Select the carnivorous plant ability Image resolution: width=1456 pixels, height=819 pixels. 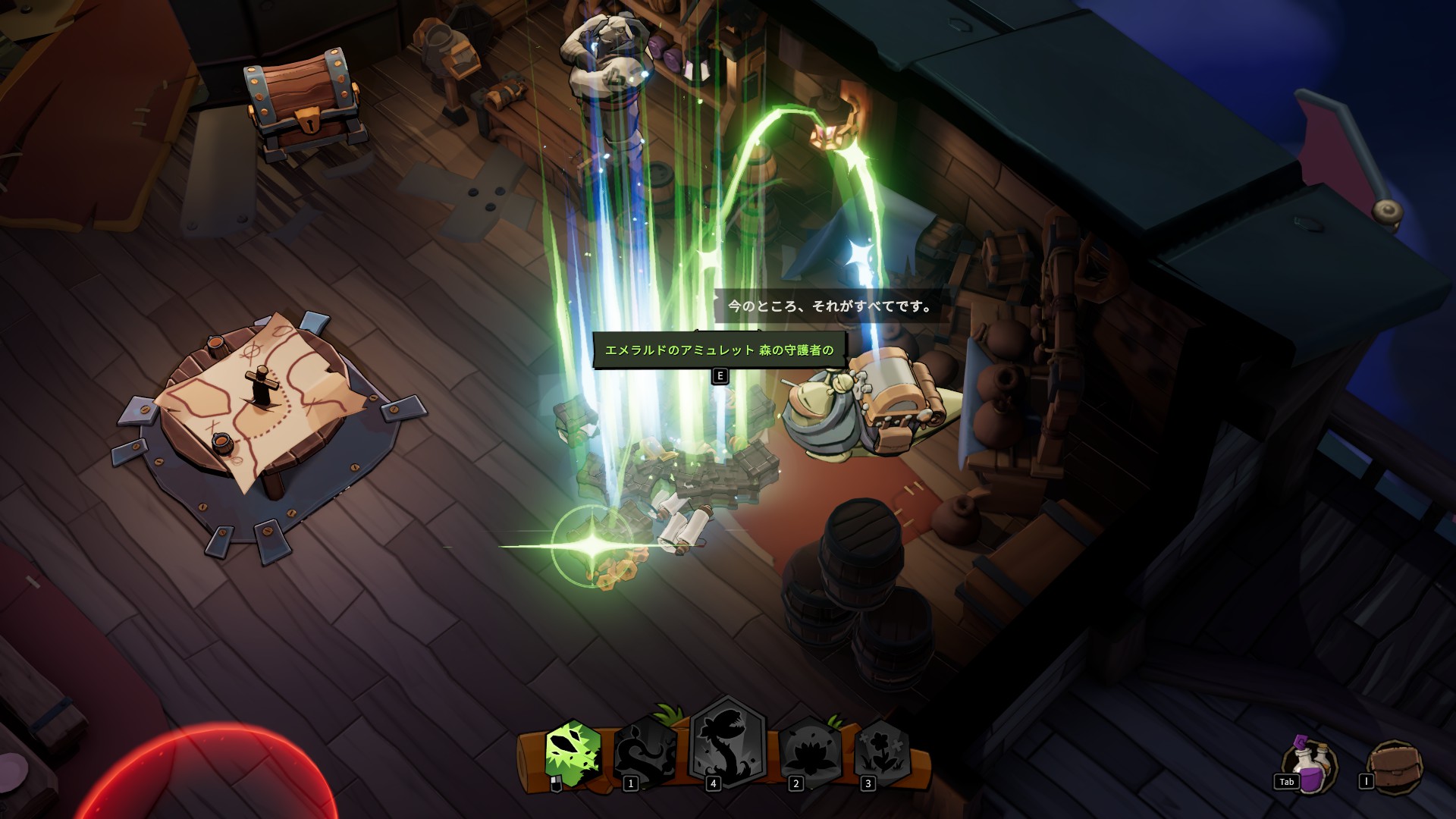pos(728,745)
